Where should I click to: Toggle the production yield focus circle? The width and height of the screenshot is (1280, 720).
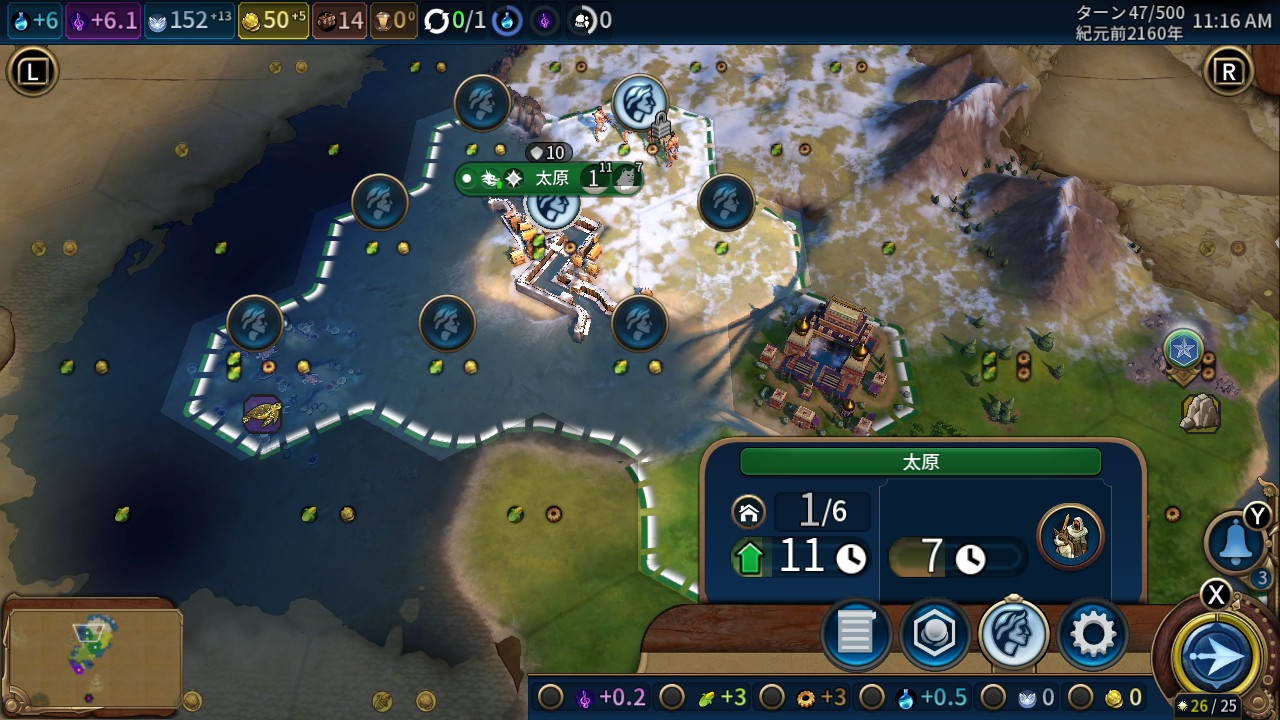pos(771,697)
